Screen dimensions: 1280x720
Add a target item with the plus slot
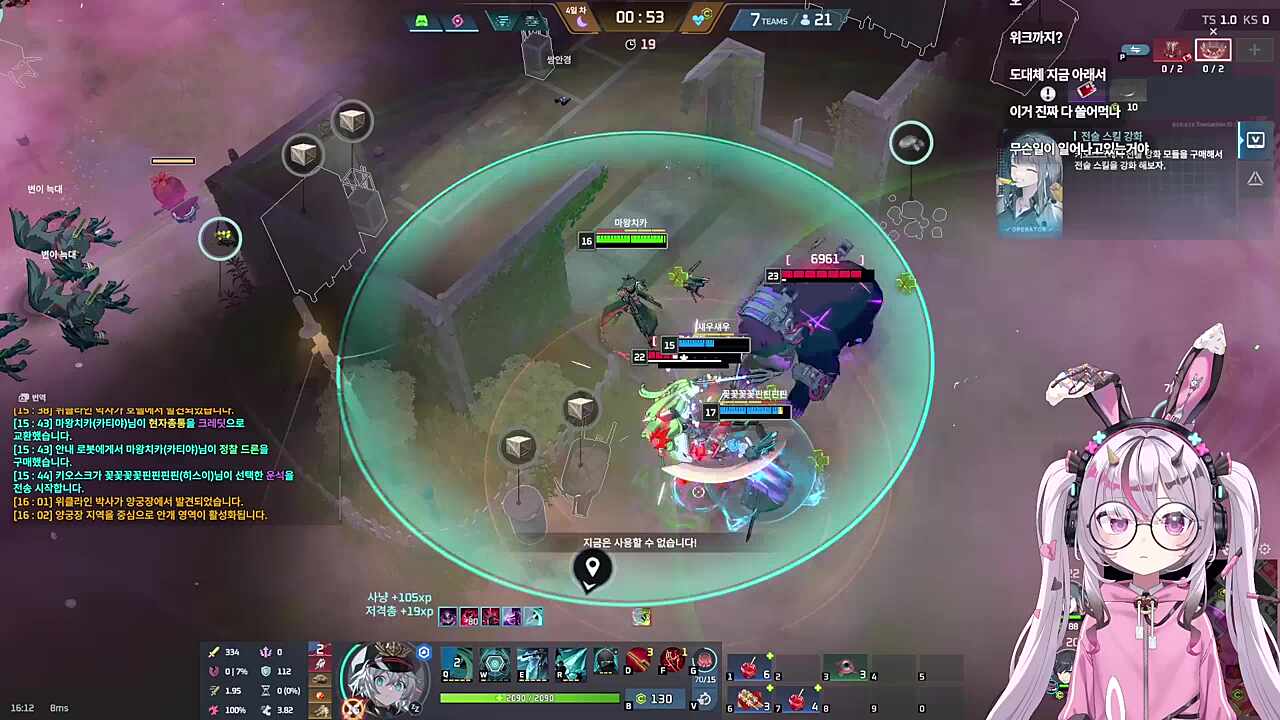(x=1254, y=50)
